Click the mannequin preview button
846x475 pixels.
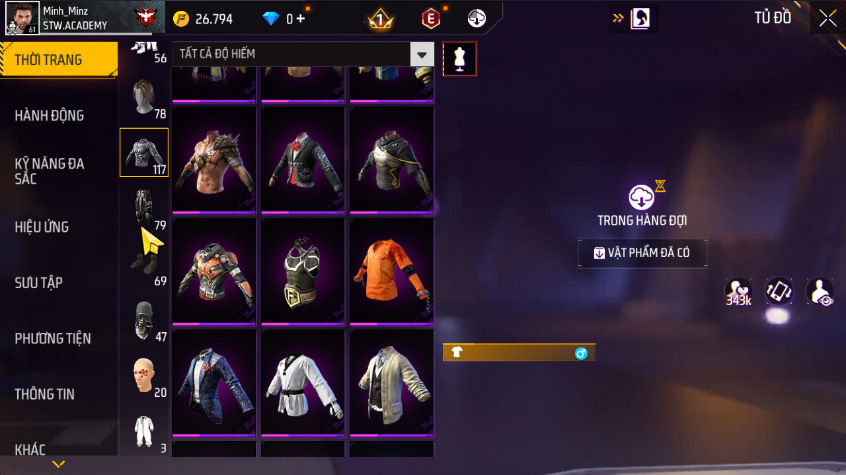coord(460,59)
